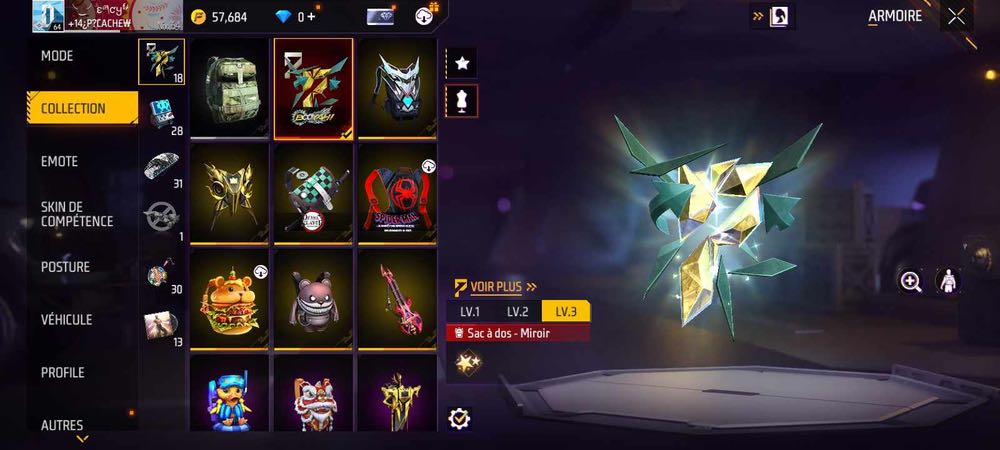The height and width of the screenshot is (450, 1000).
Task: Open the settings gear below the level tabs
Action: click(460, 418)
